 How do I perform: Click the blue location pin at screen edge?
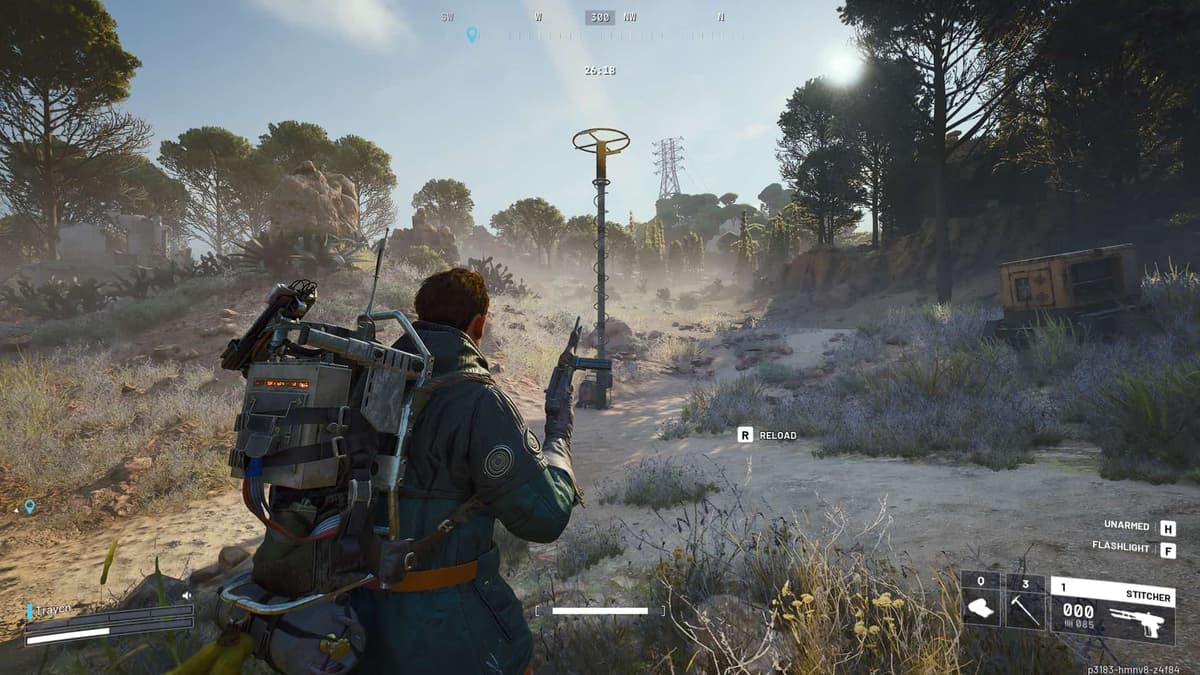coord(30,506)
